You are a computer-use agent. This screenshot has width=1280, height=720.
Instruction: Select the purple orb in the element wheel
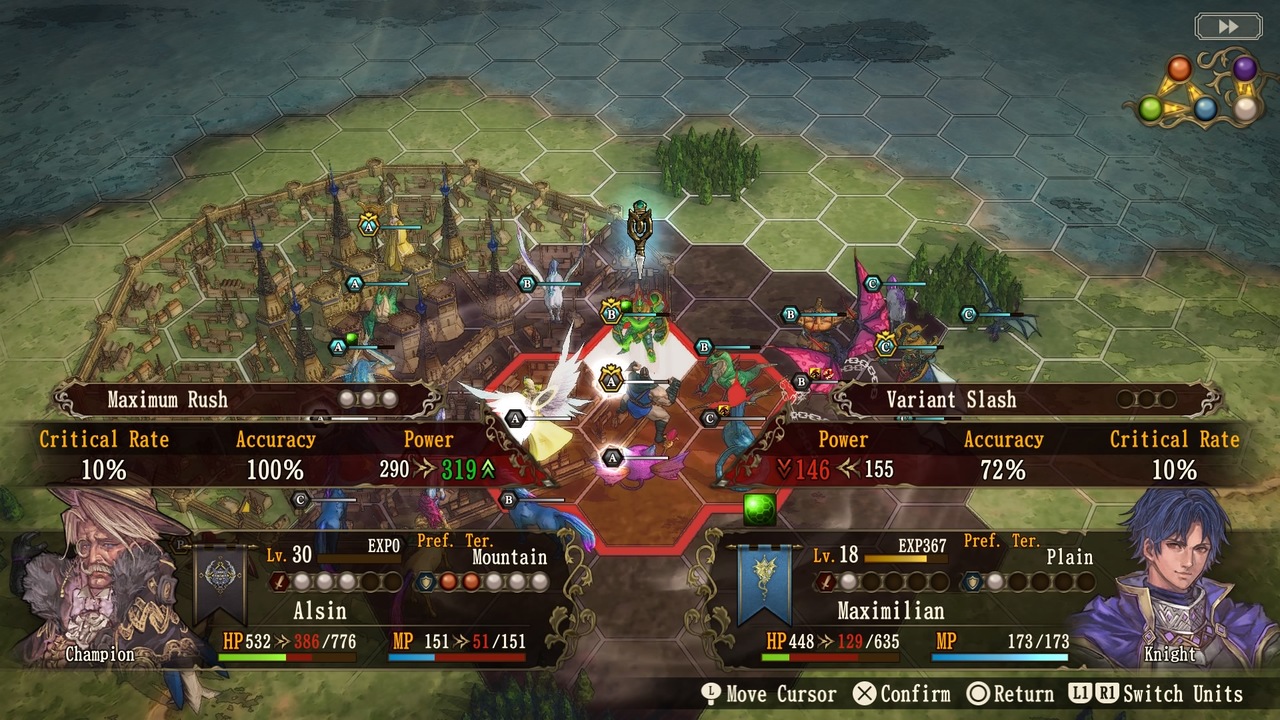coord(1244,69)
